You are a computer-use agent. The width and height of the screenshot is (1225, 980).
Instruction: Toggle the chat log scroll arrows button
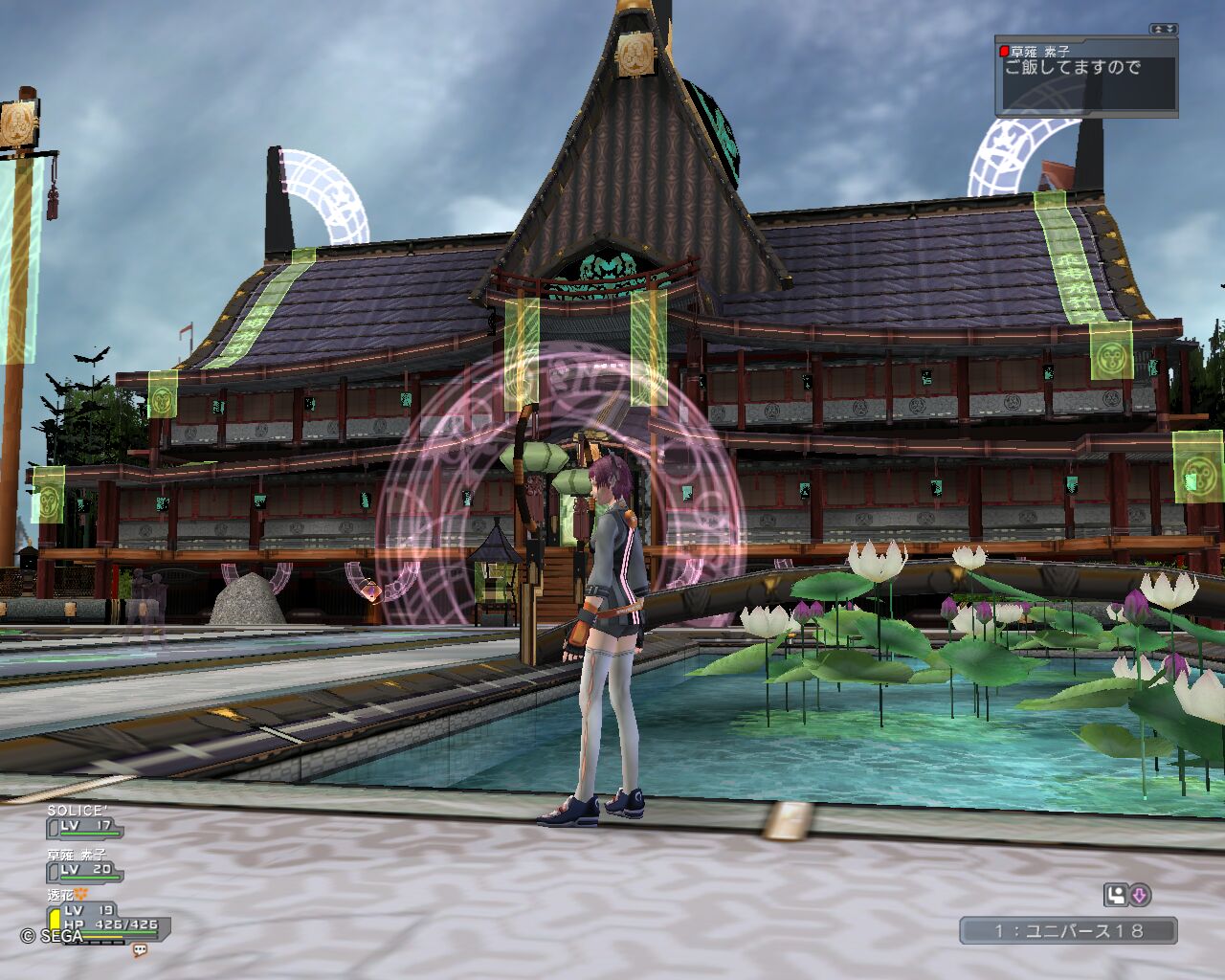tap(1163, 30)
